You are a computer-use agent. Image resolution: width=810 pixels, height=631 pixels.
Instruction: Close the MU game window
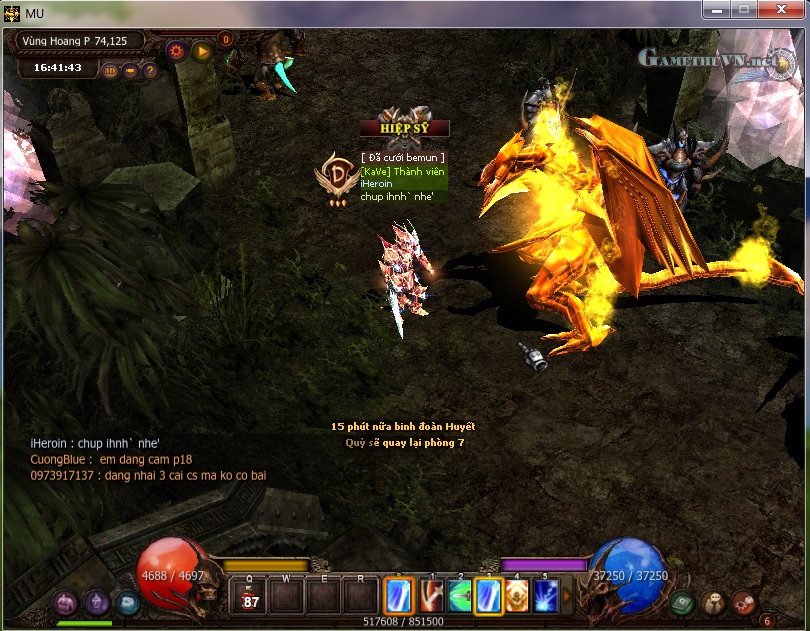[x=782, y=9]
